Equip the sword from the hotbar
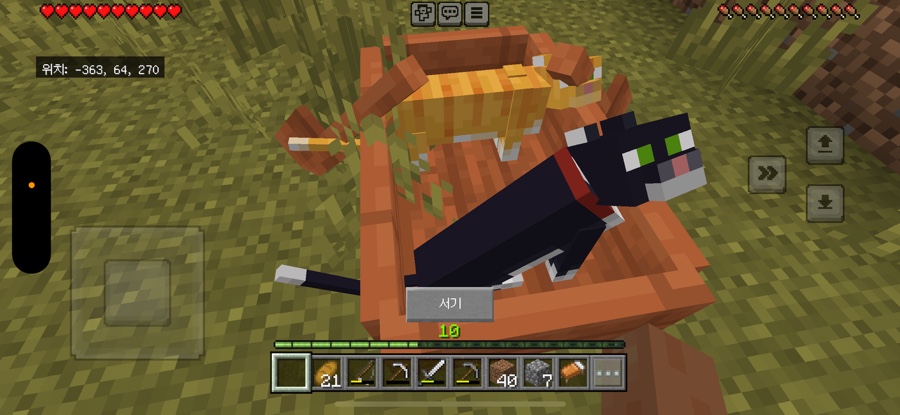900x415 pixels. 433,373
